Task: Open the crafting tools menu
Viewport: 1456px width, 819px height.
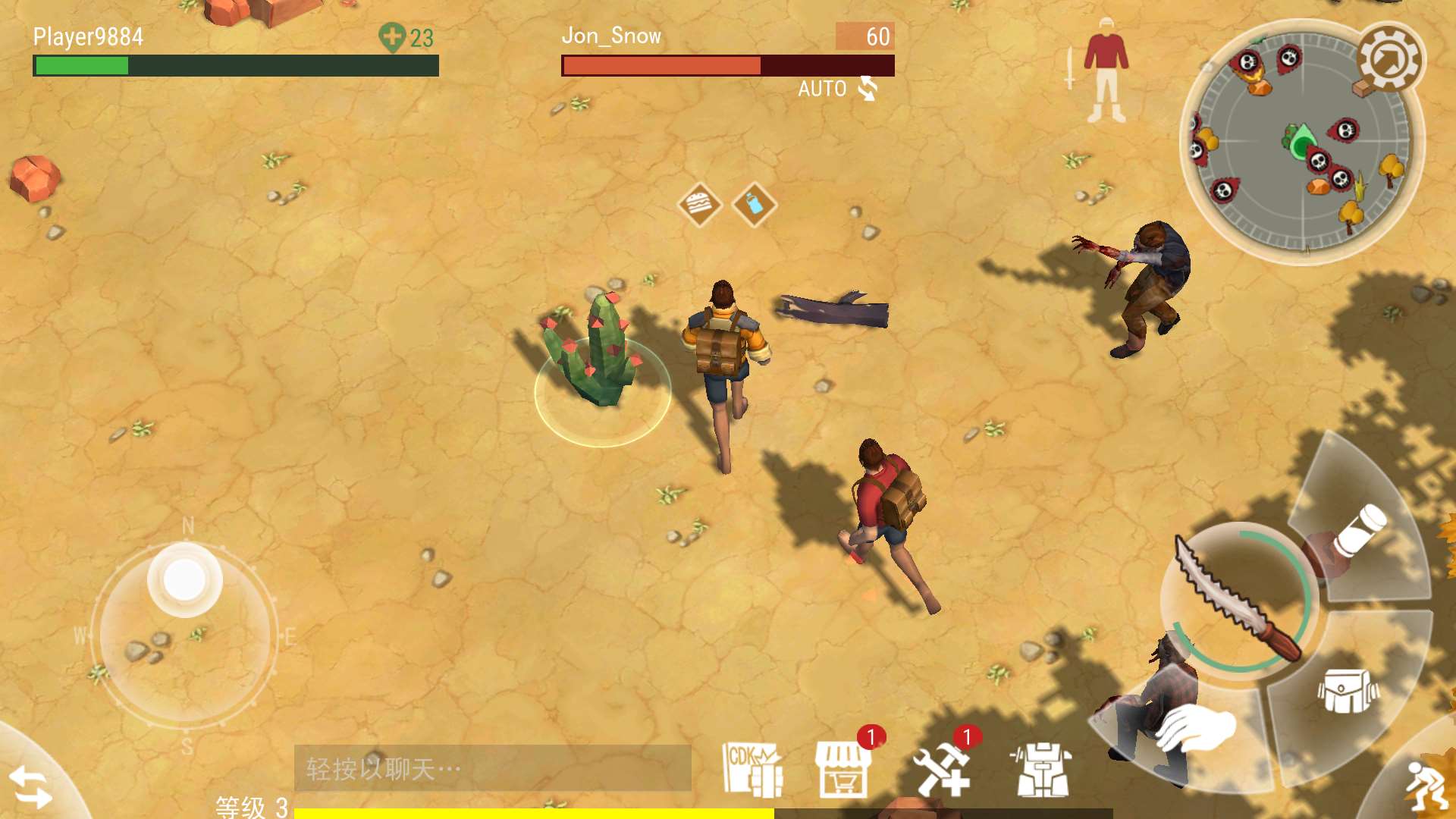Action: pos(942,769)
